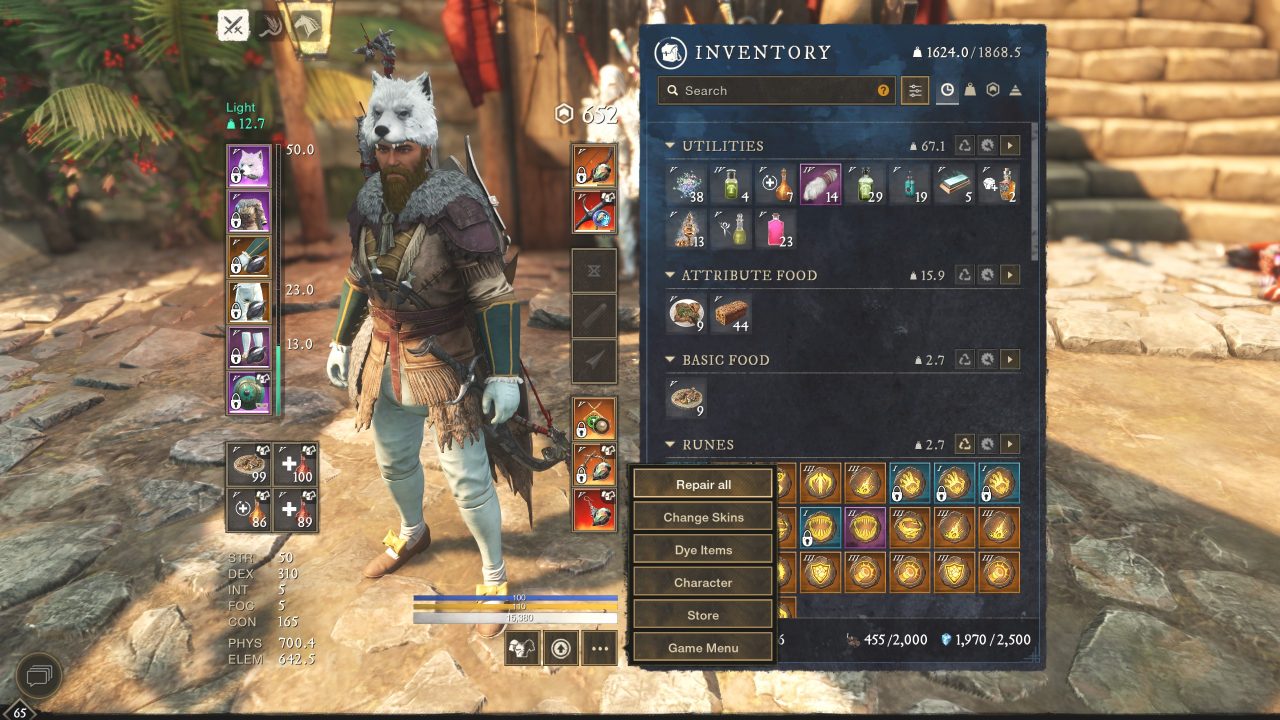1280x720 pixels.
Task: Open the inventory filter sliders icon
Action: point(915,90)
